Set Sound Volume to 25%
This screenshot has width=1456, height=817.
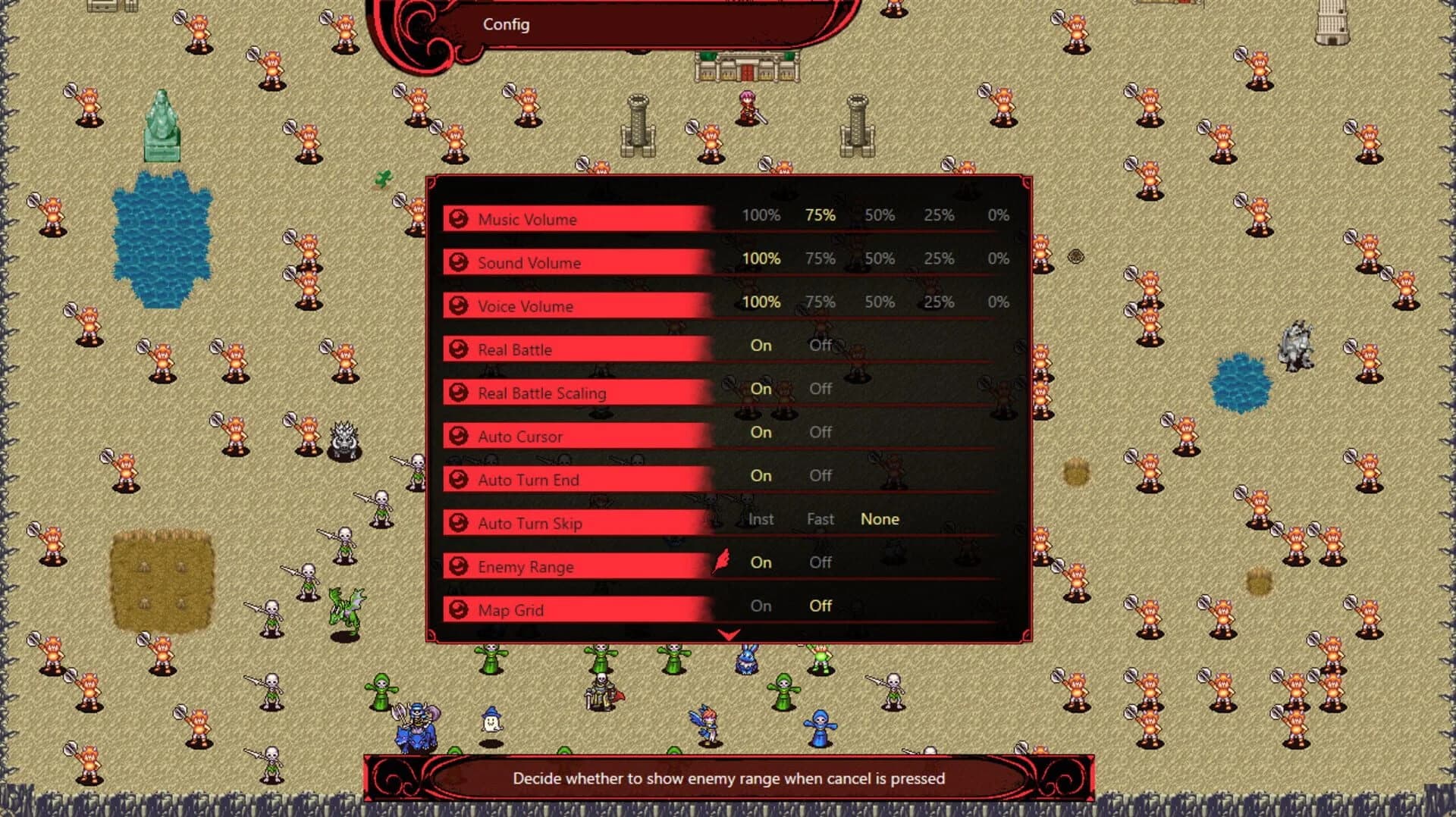tap(939, 258)
